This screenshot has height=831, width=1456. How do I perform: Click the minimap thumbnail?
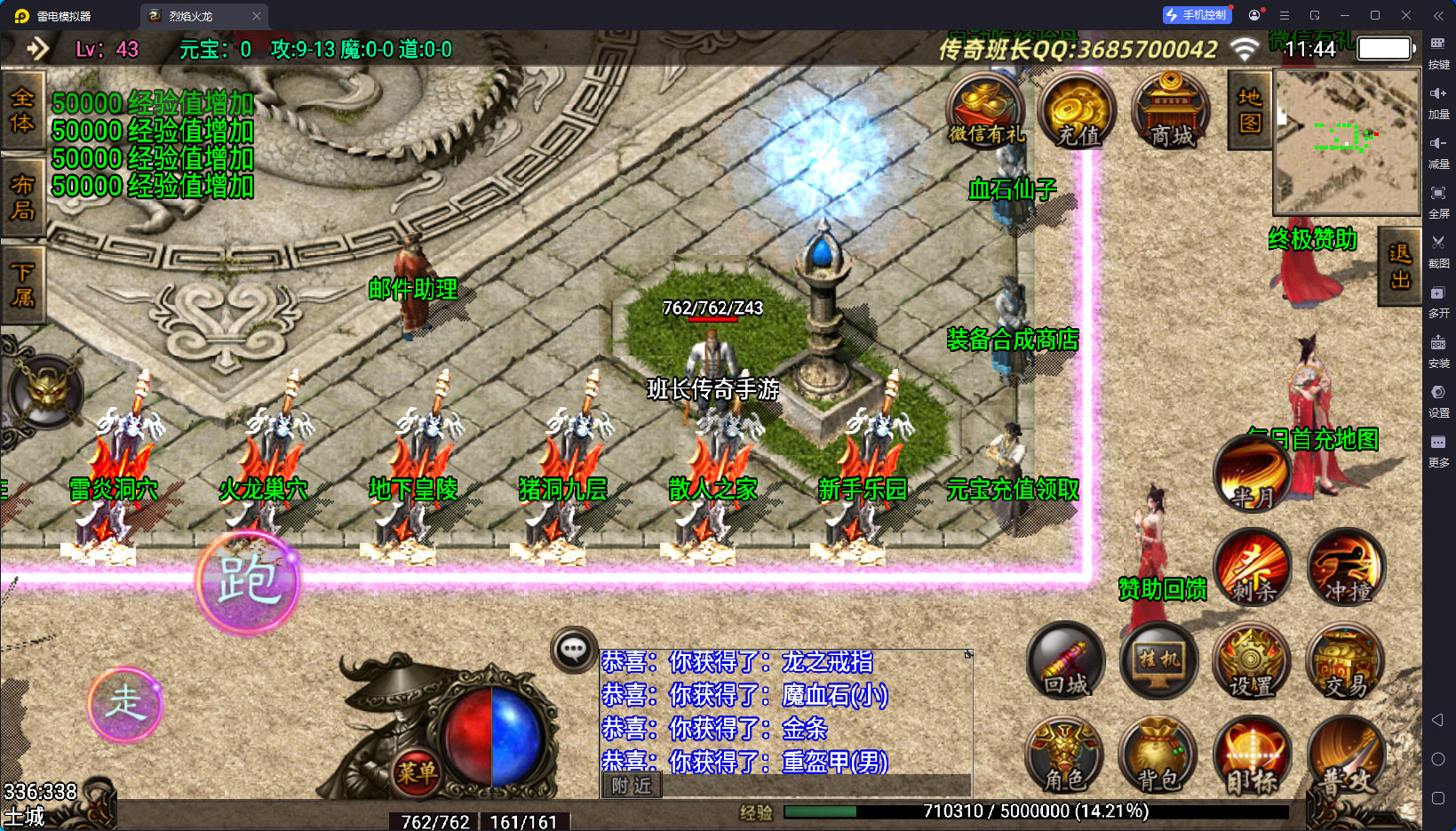[1346, 142]
